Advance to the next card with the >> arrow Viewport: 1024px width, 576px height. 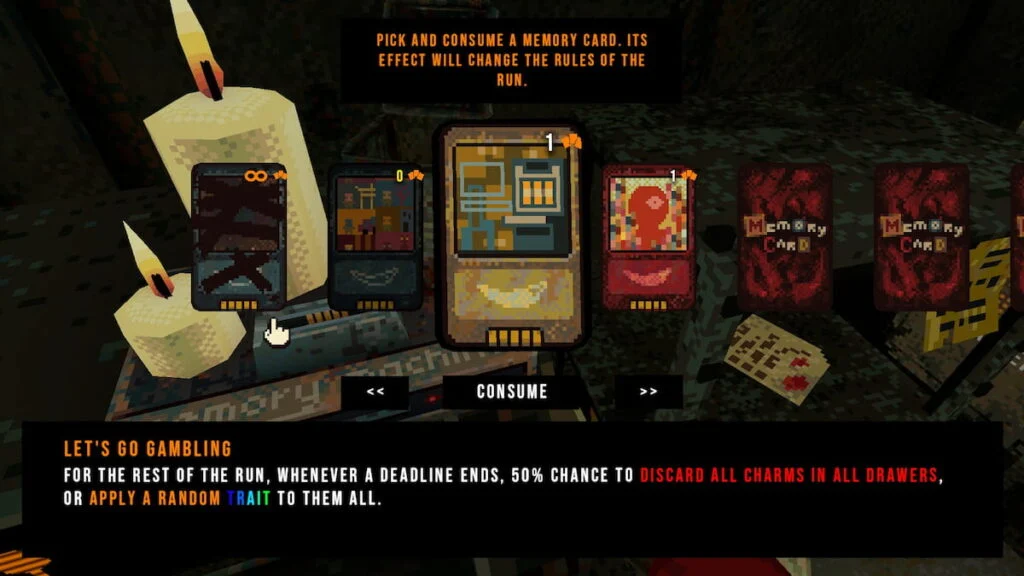pyautogui.click(x=648, y=391)
